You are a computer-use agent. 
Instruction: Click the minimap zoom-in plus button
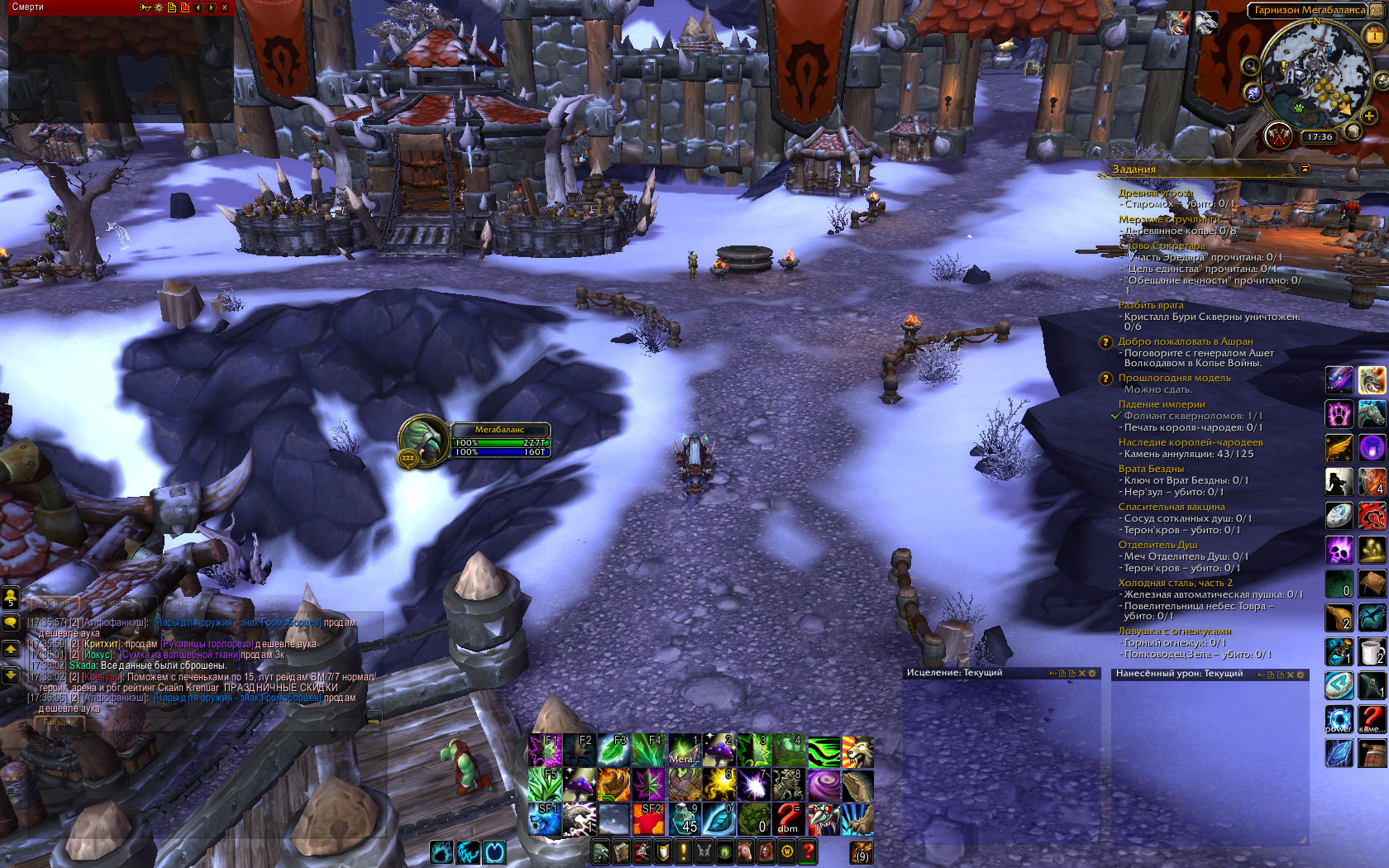click(1369, 116)
